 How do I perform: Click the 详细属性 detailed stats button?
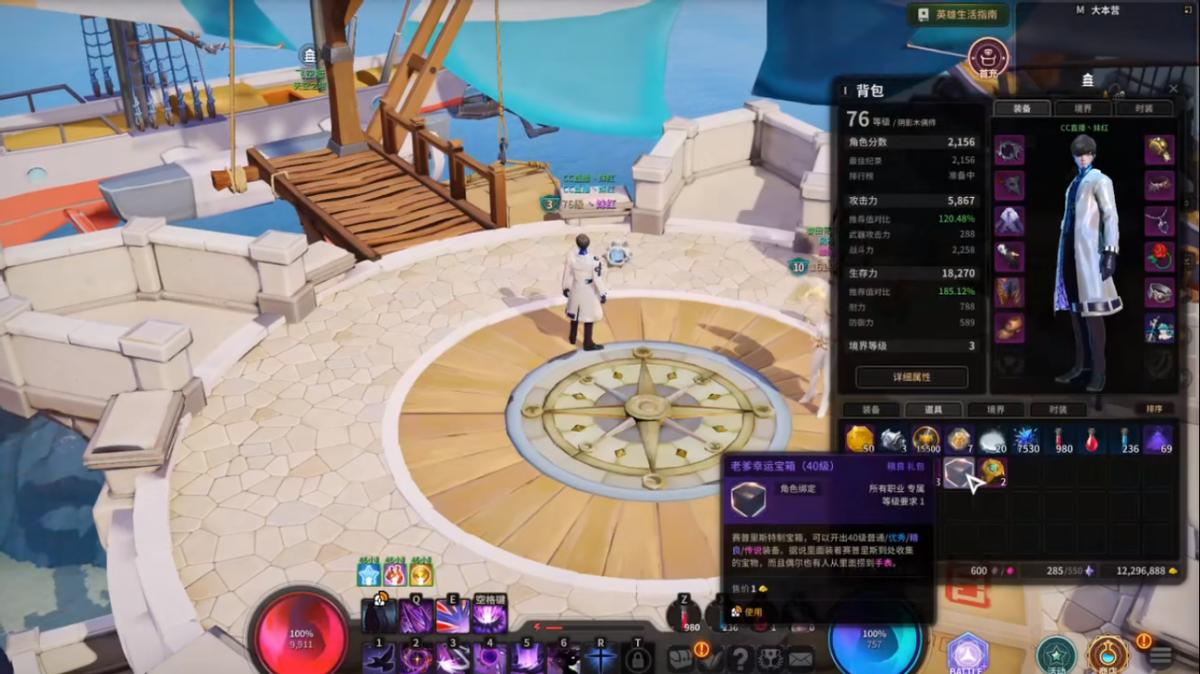tap(911, 377)
